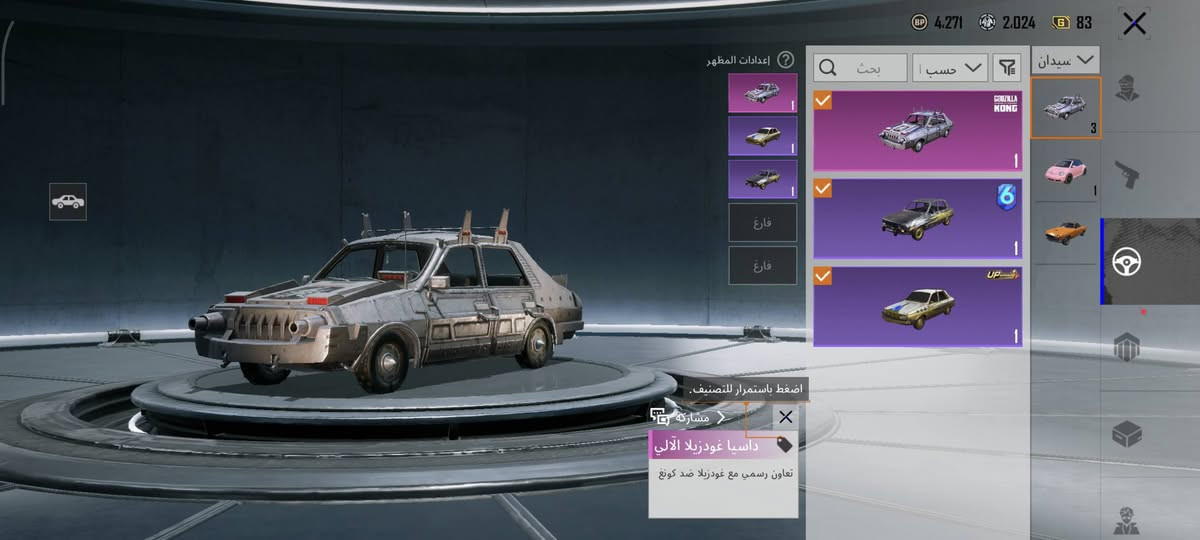Viewport: 1200px width, 540px height.
Task: Select the pink preset slot under إعدادات المظهر
Action: [763, 92]
